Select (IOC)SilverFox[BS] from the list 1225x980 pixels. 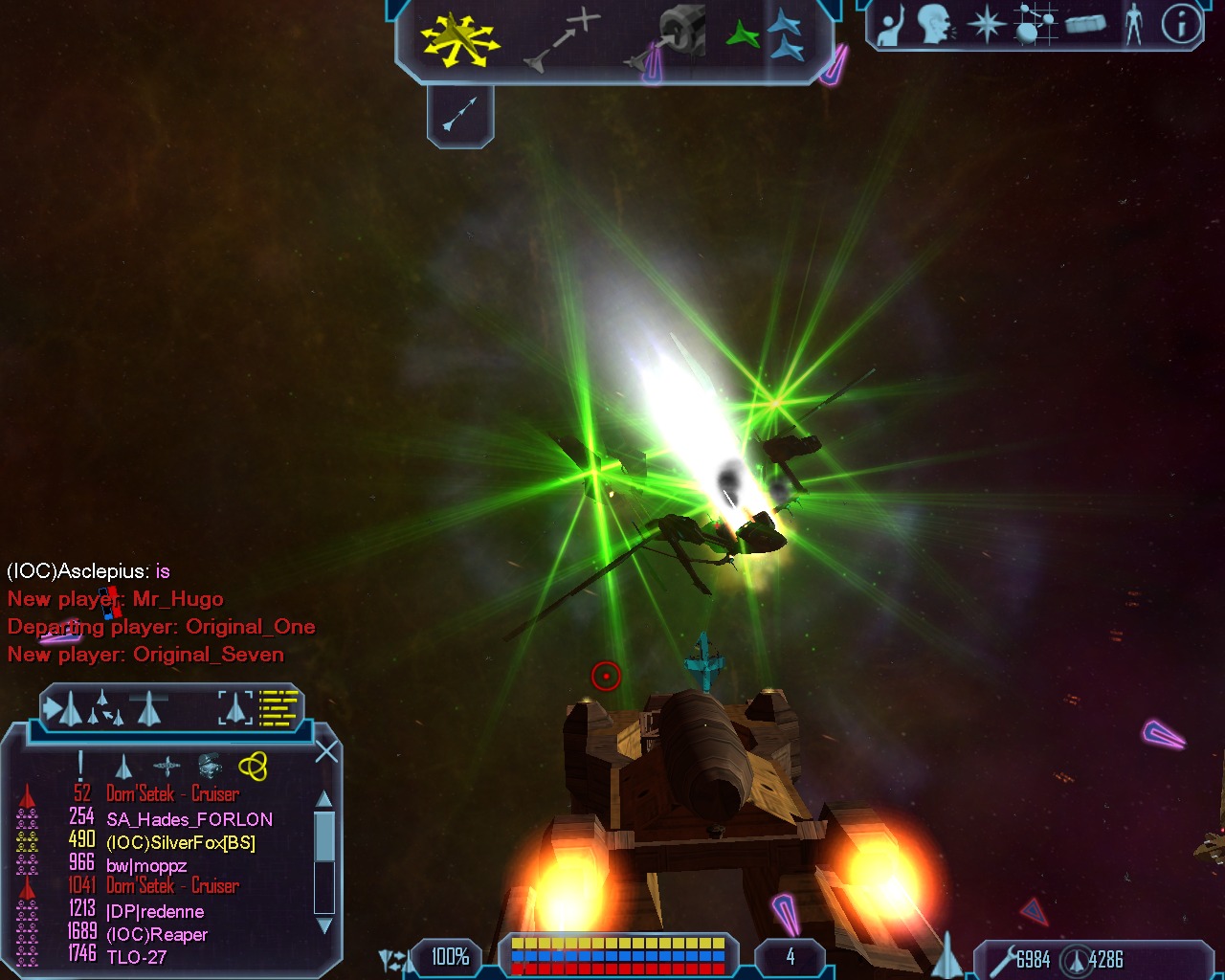(x=181, y=843)
